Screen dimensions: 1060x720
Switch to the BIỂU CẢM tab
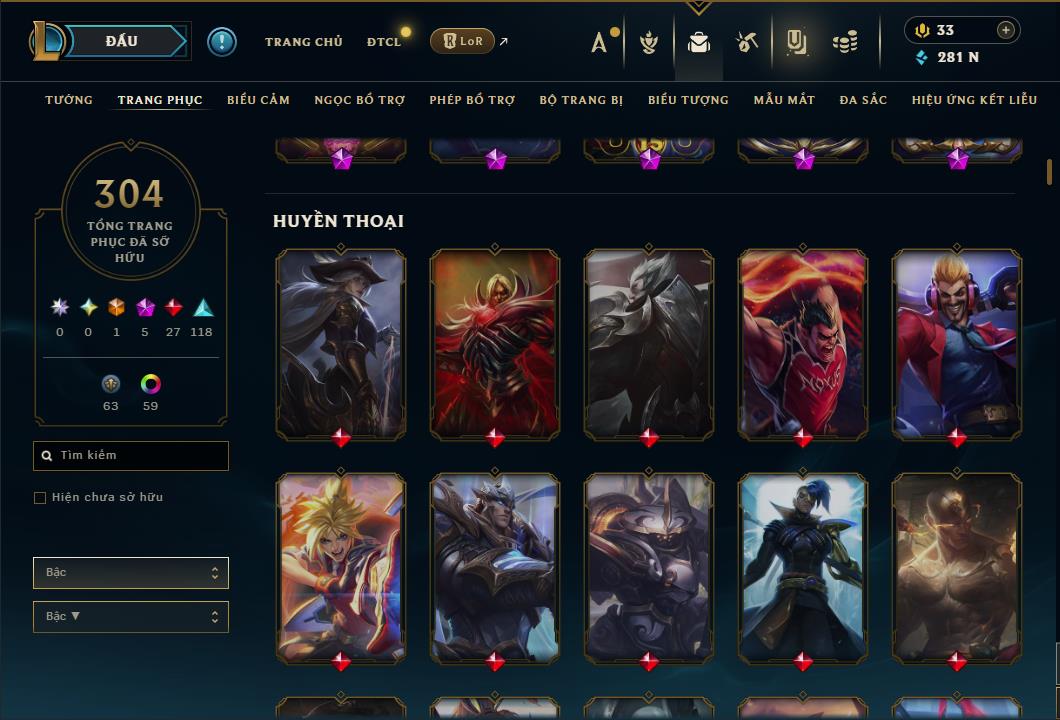(258, 100)
